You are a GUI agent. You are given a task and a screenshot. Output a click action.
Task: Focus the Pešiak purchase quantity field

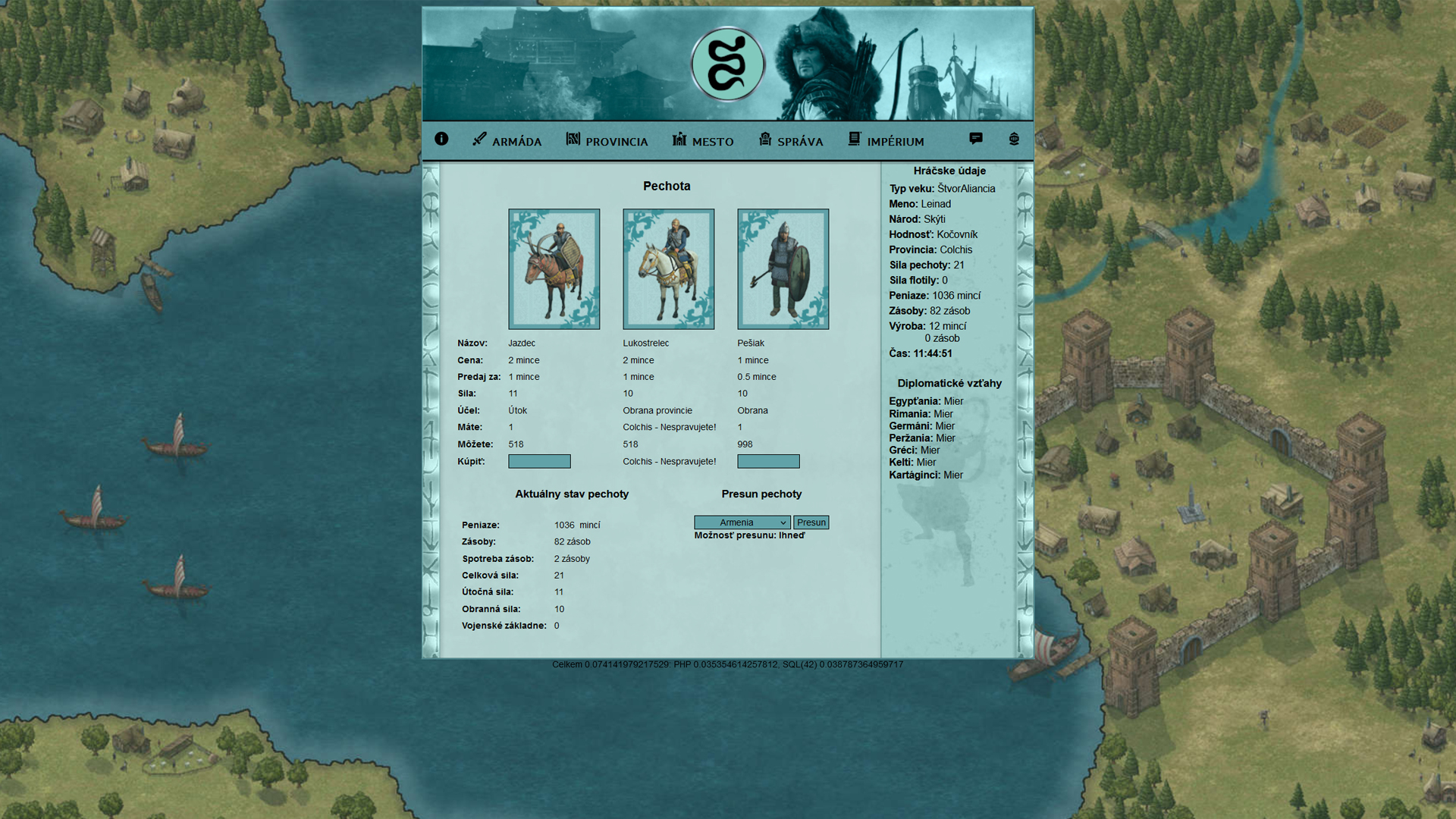768,461
